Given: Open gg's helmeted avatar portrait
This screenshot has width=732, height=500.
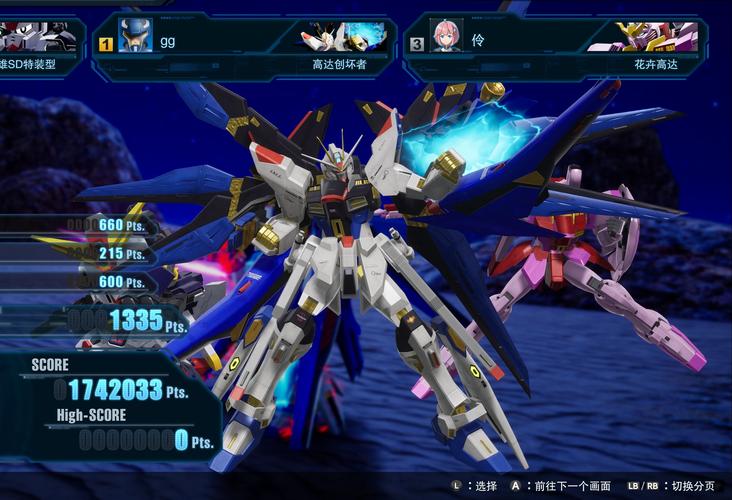Looking at the screenshot, I should click(x=136, y=36).
